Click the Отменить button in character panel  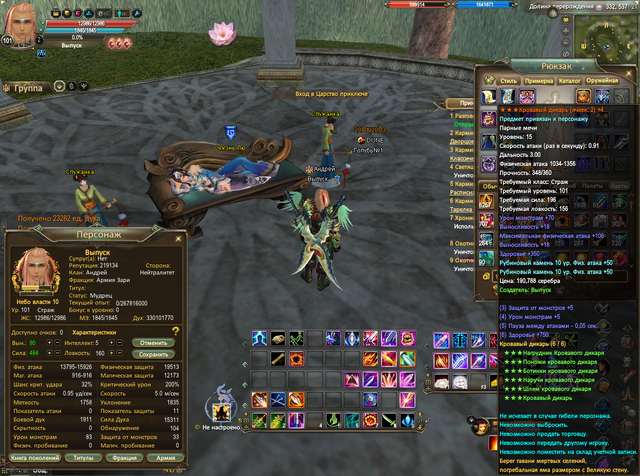153,342
